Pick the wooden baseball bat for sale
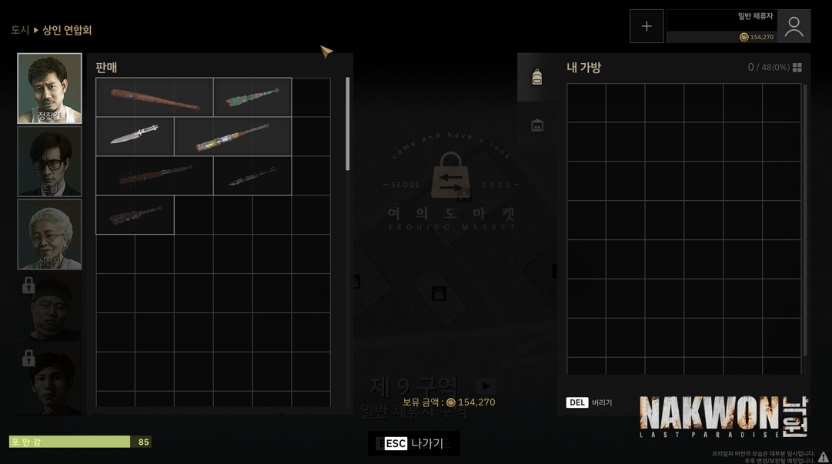The width and height of the screenshot is (832, 464). point(154,98)
